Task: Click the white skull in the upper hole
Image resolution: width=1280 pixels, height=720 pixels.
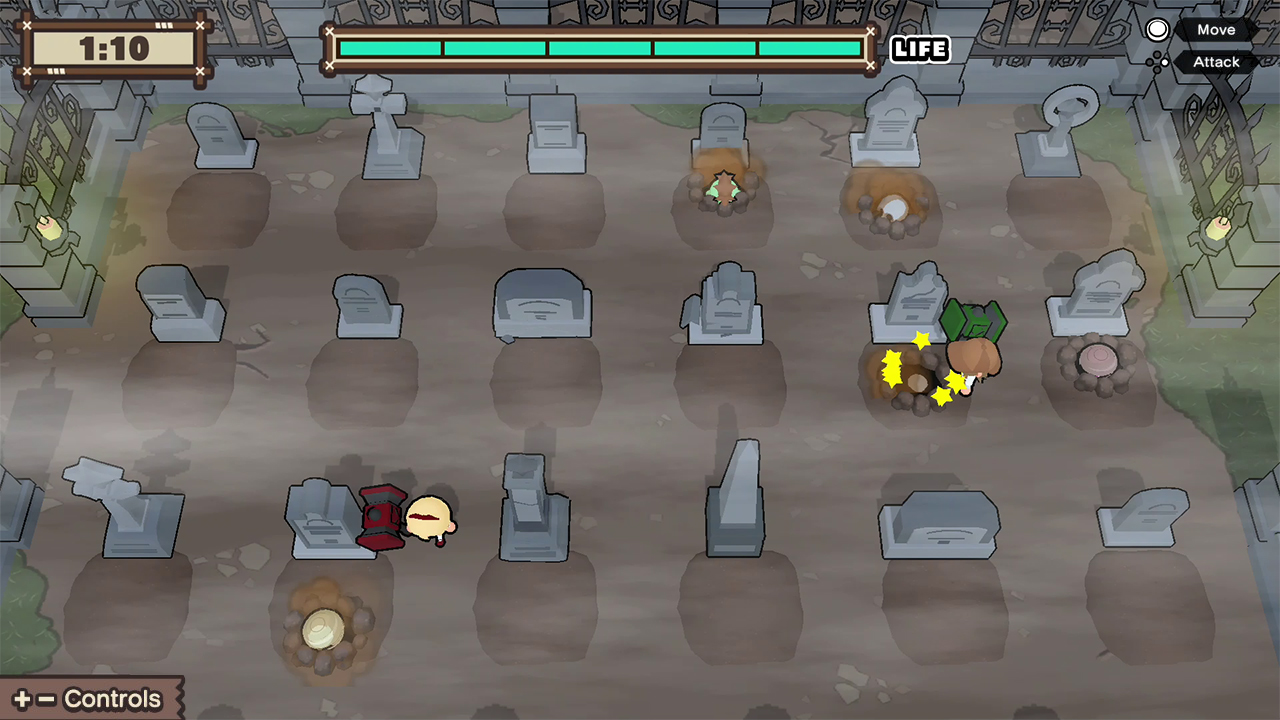Action: (893, 207)
